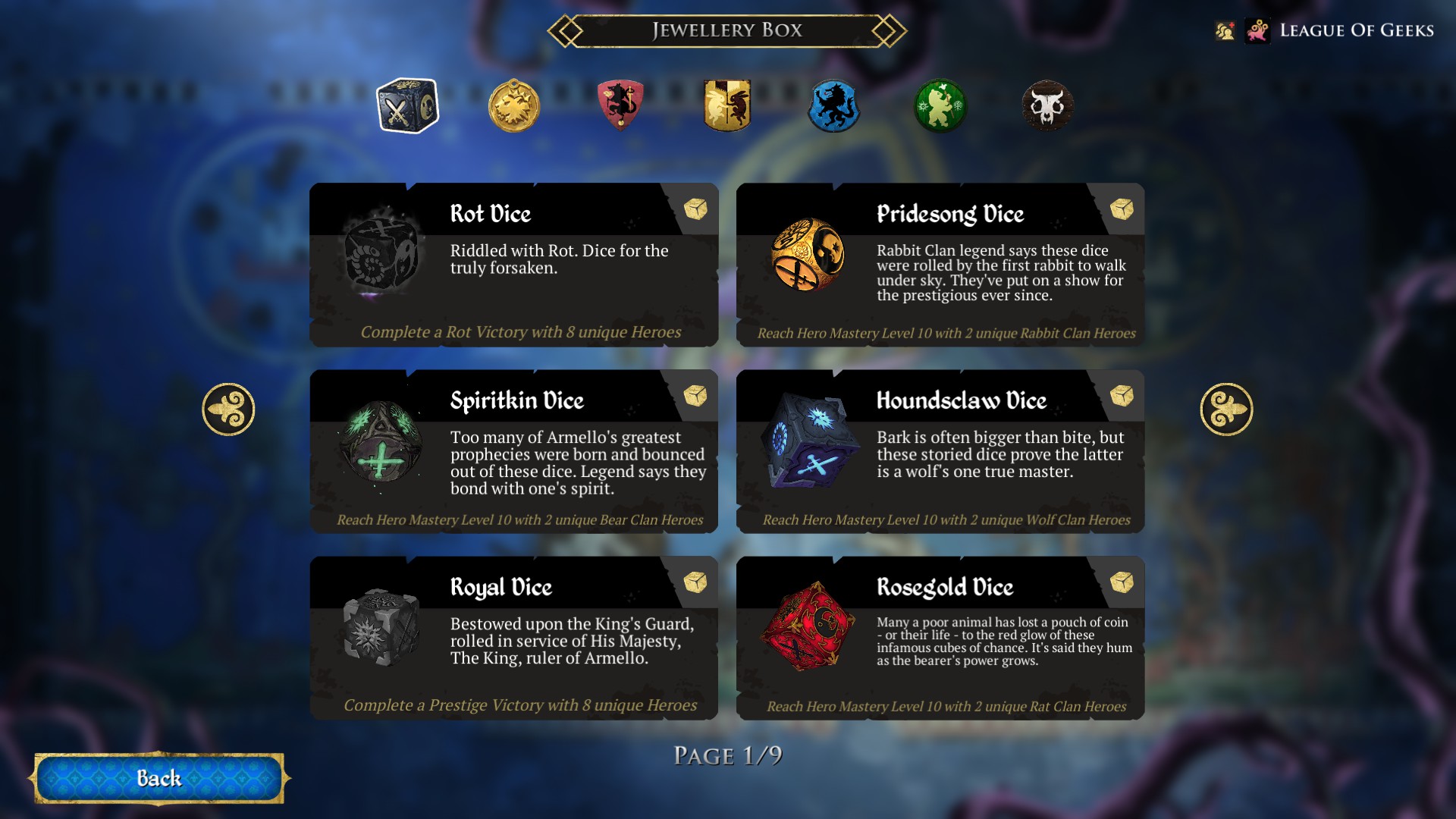
Task: Toggle the Royal Dice selection
Action: (514, 641)
